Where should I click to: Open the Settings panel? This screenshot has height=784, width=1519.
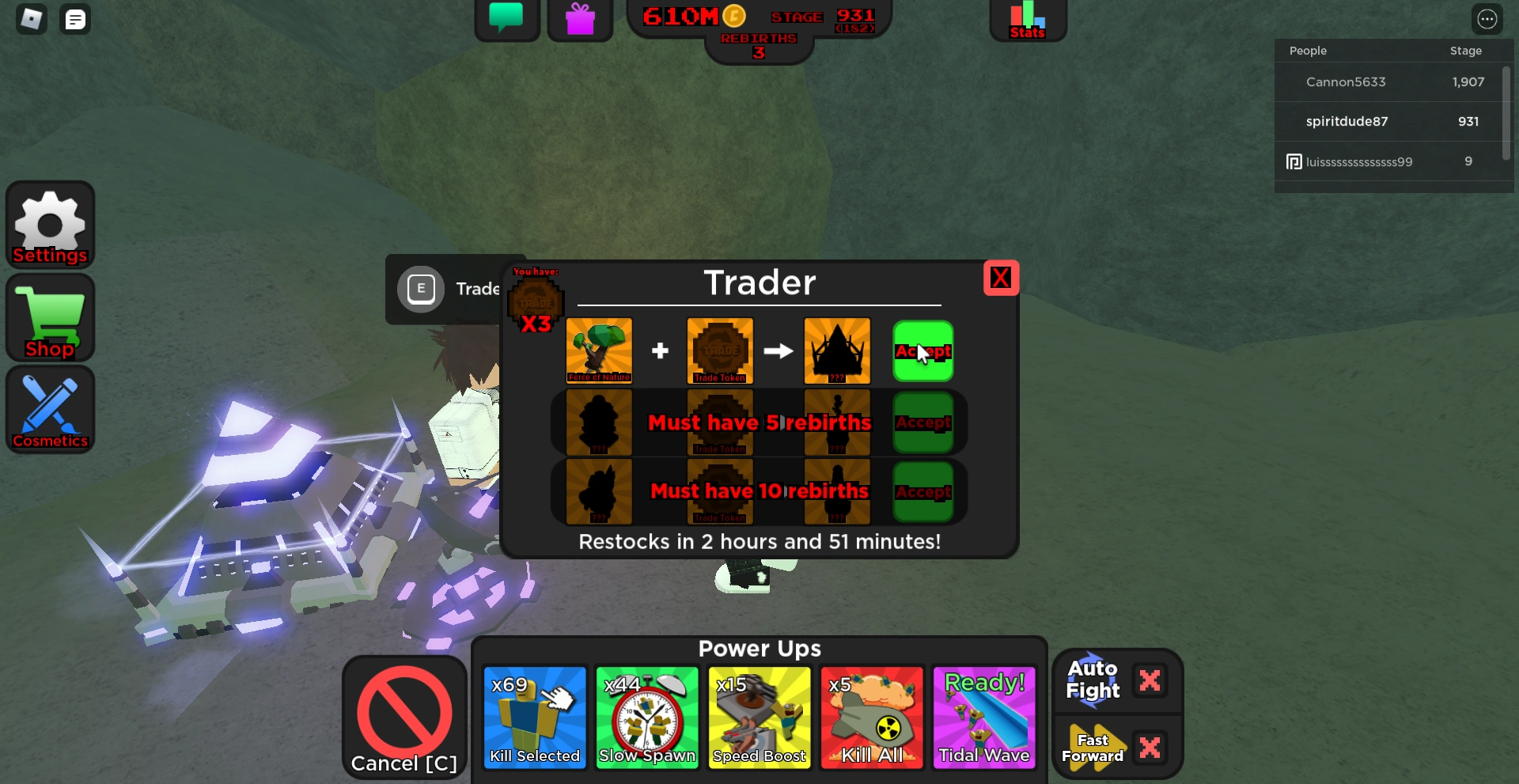point(50,225)
